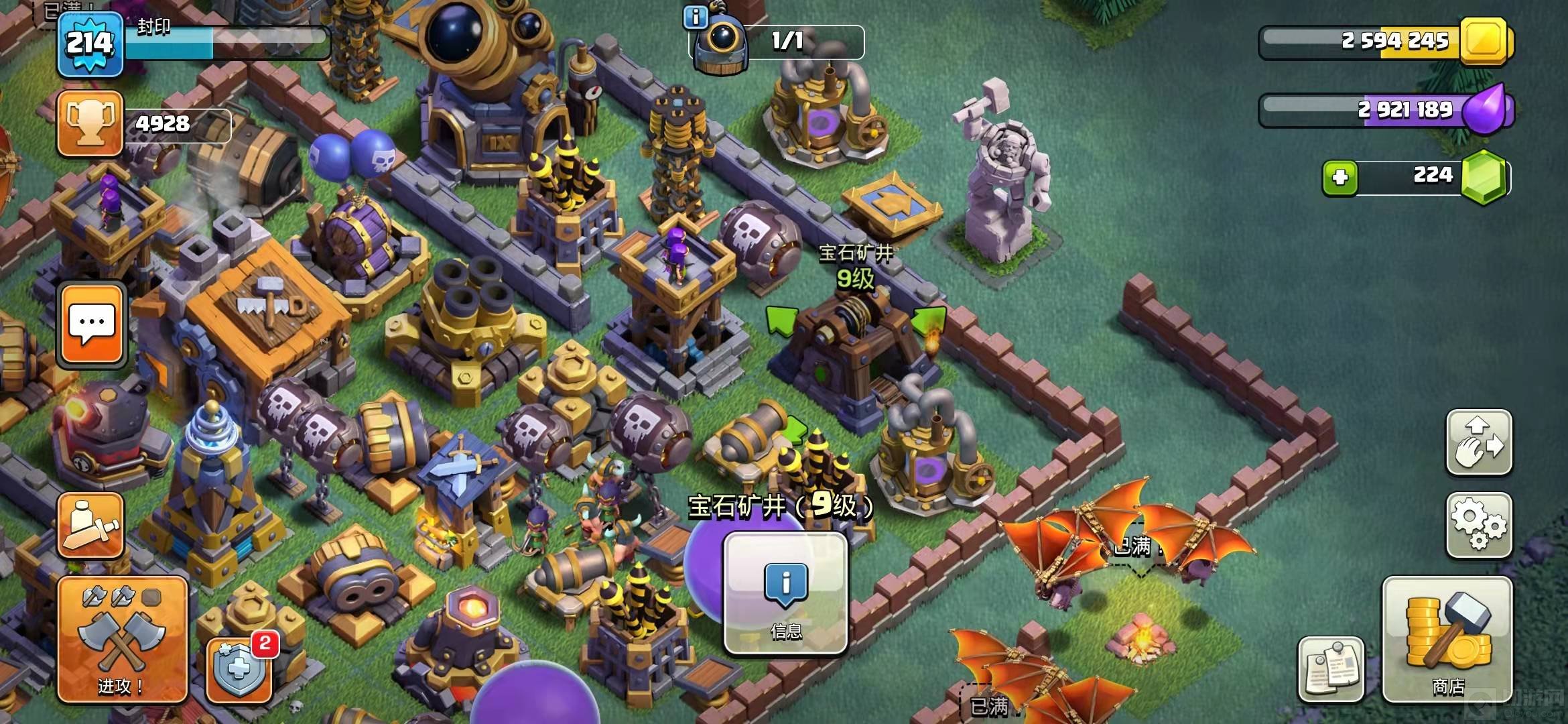The image size is (1568, 724).
Task: Open the 商店 shop
Action: click(x=1447, y=640)
